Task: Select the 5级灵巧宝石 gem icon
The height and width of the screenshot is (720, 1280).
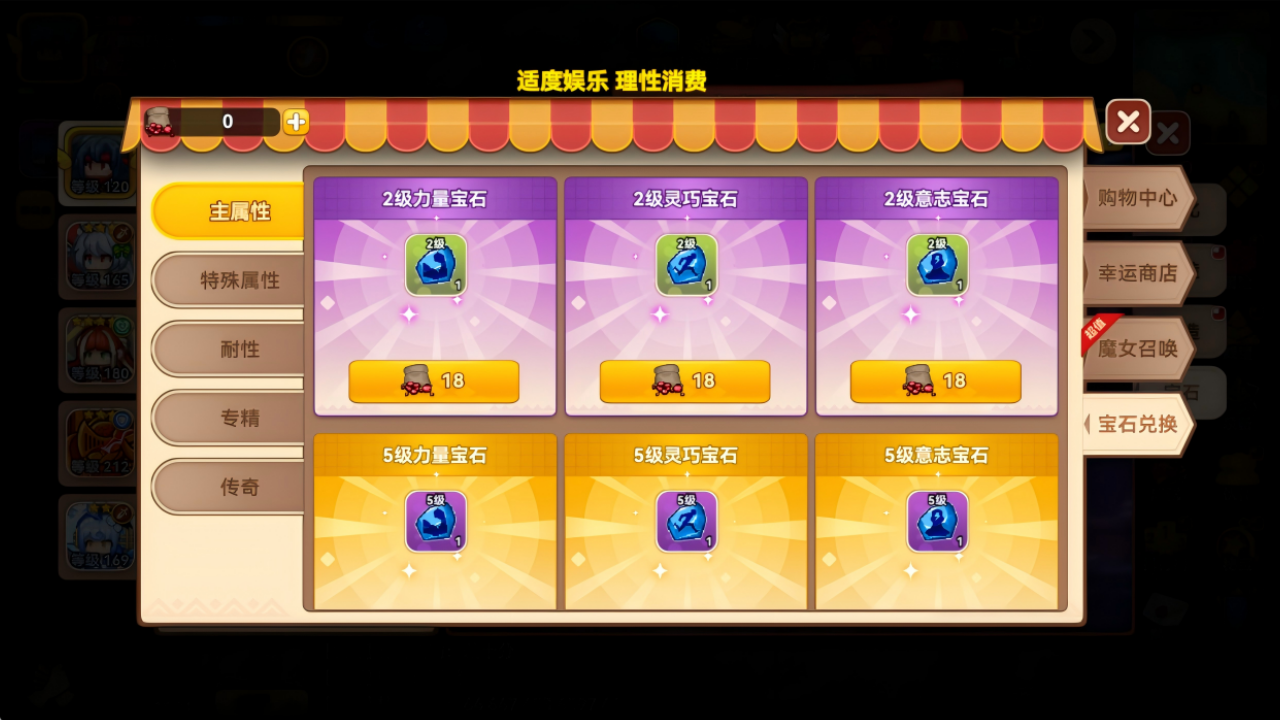Action: pyautogui.click(x=686, y=518)
